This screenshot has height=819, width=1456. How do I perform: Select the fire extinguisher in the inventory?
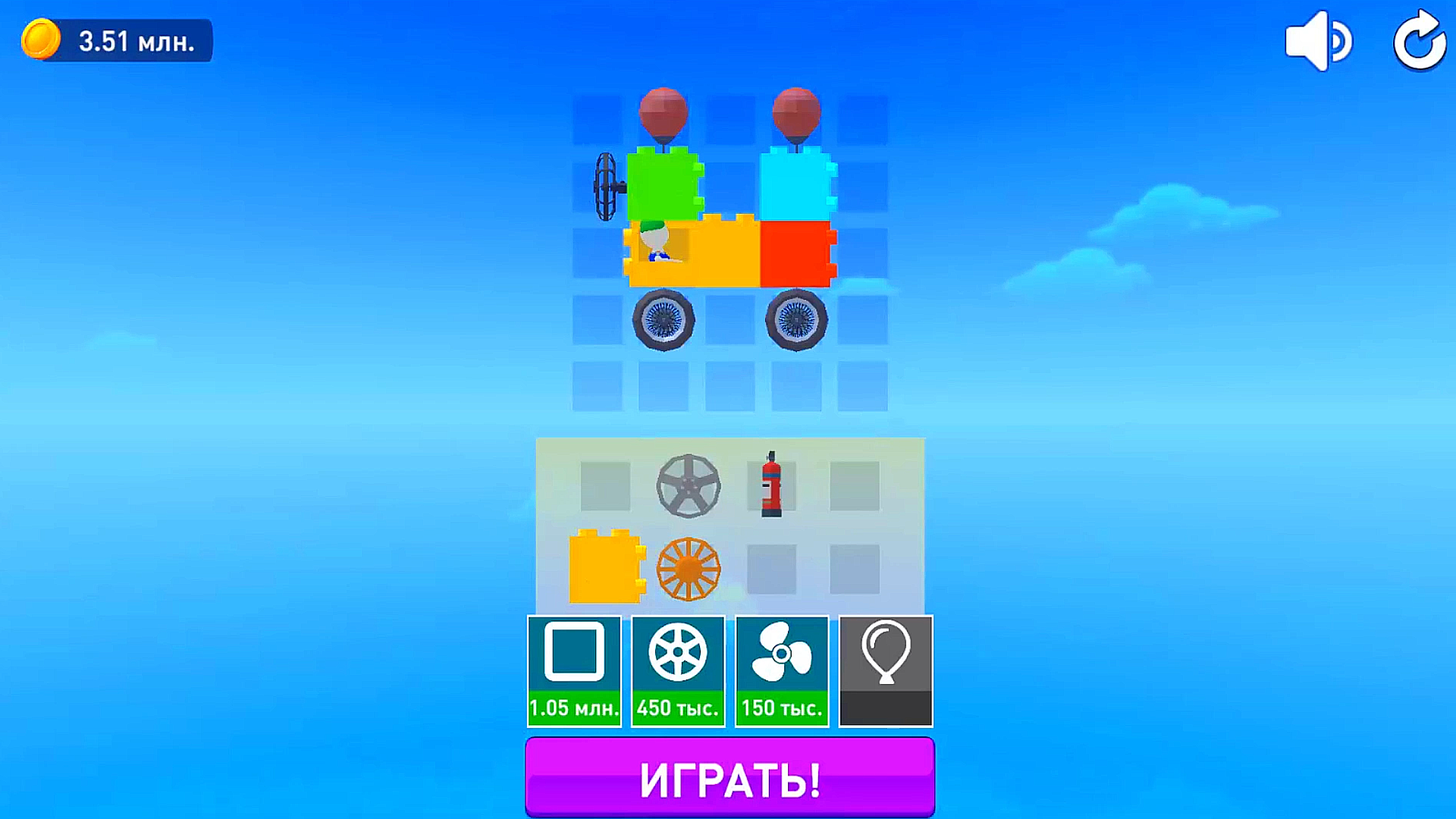(x=772, y=485)
